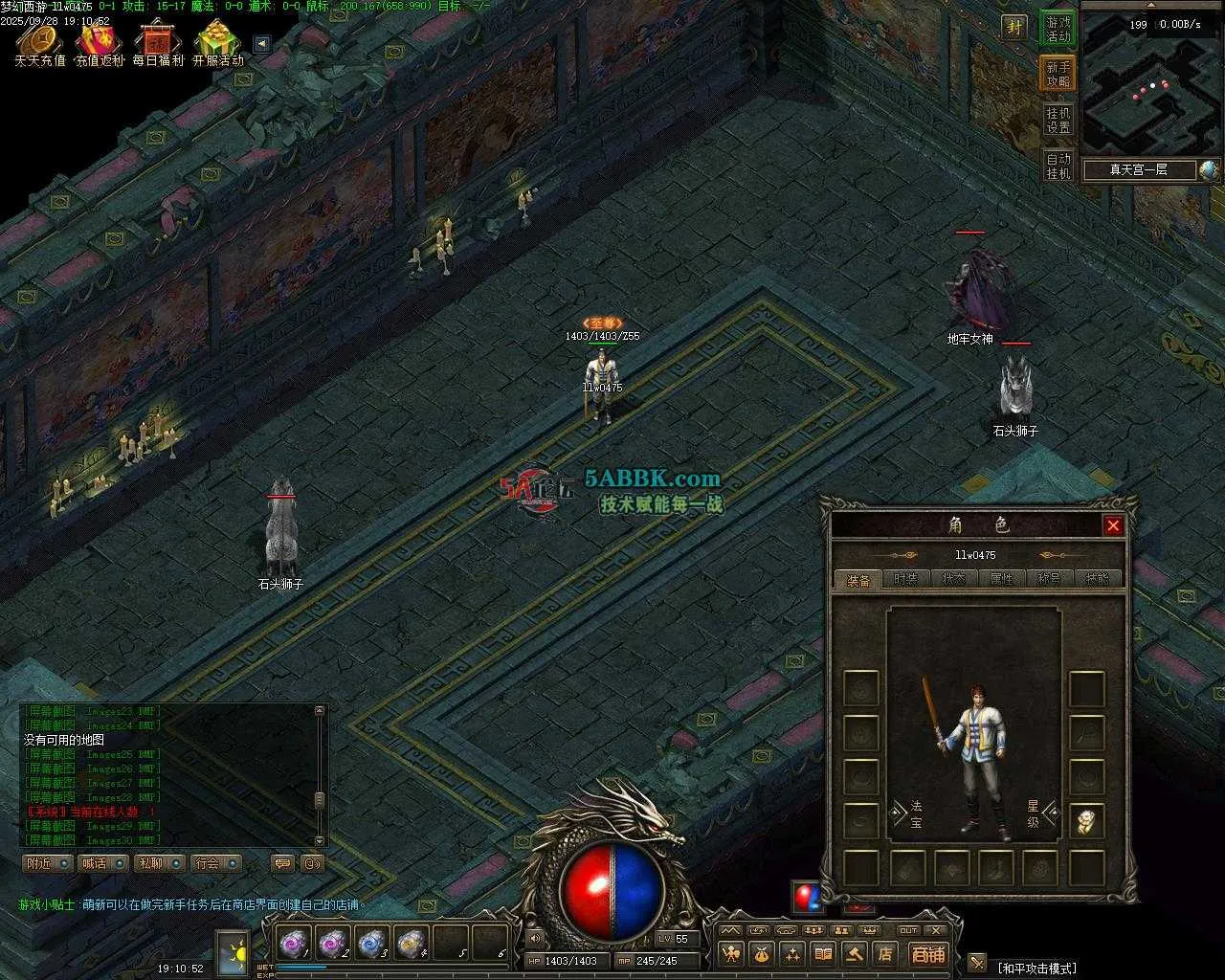Open the 游戏活动 game events button
The height and width of the screenshot is (980, 1225).
[x=1058, y=29]
